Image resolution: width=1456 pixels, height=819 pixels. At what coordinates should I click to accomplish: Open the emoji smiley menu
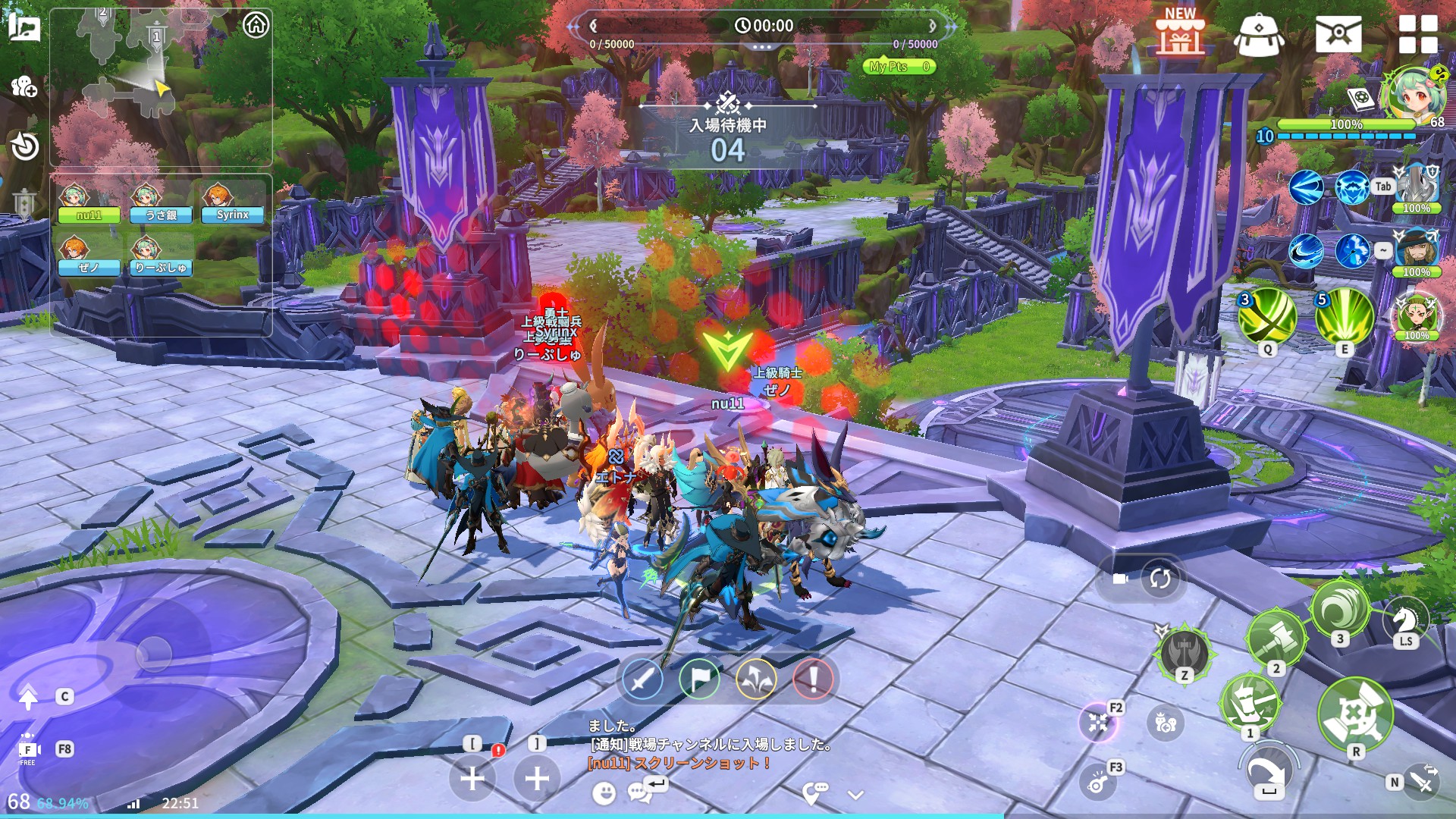click(x=604, y=793)
